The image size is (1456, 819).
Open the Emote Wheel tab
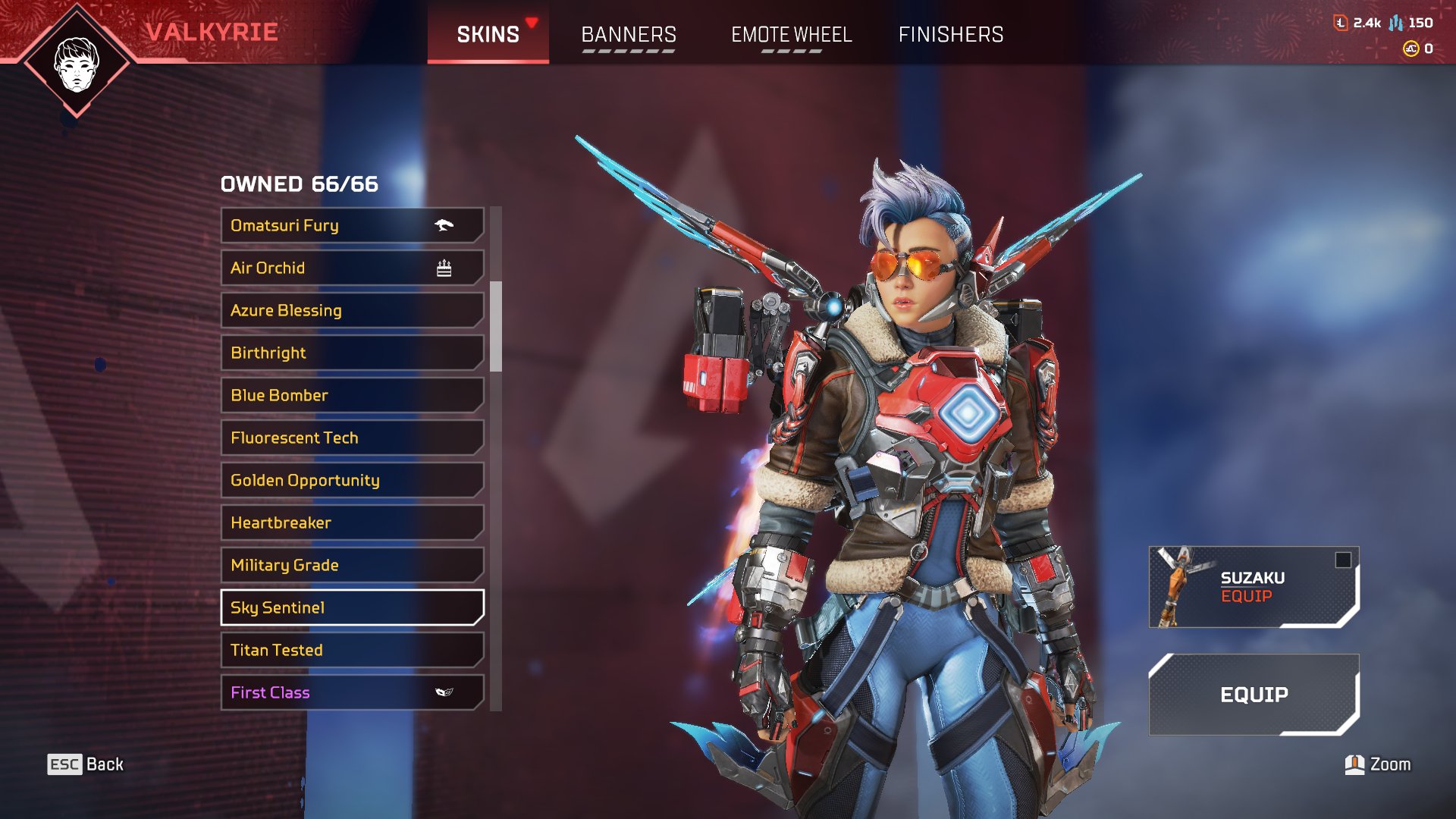coord(791,35)
